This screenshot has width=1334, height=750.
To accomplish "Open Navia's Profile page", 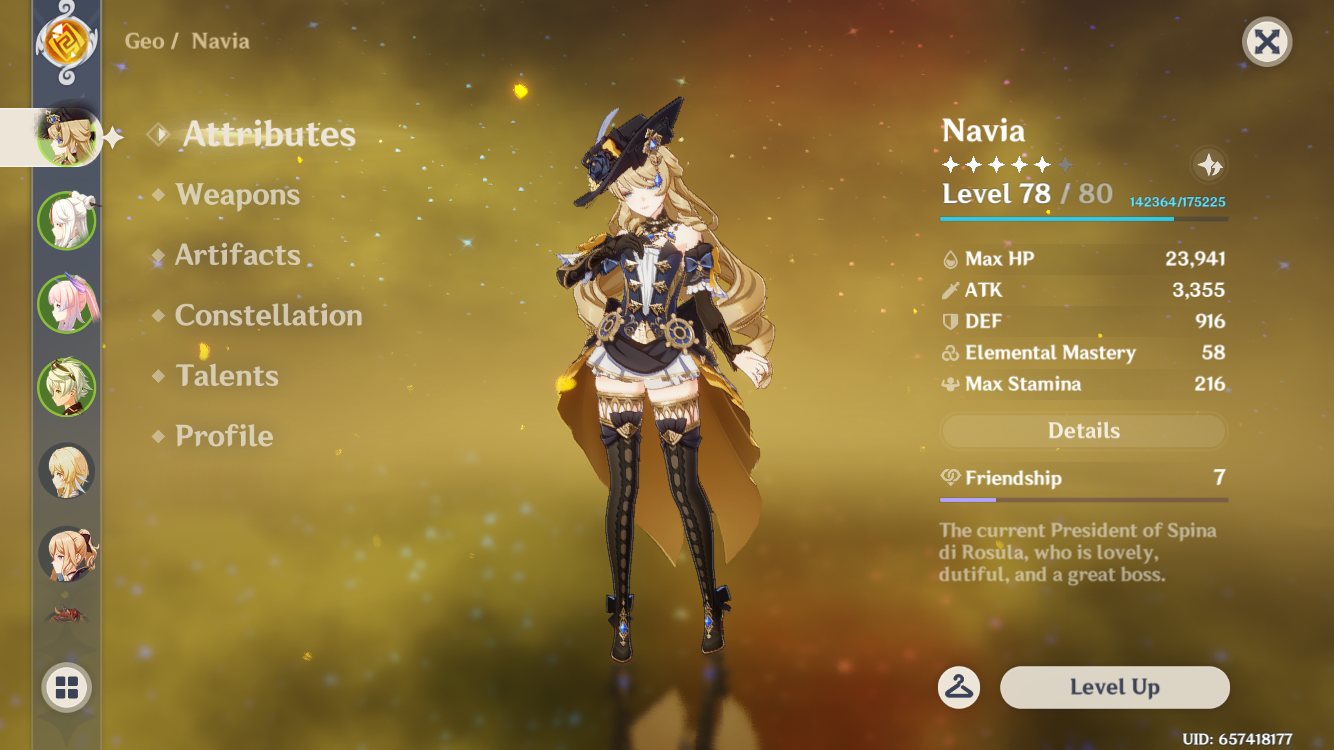I will coord(222,436).
